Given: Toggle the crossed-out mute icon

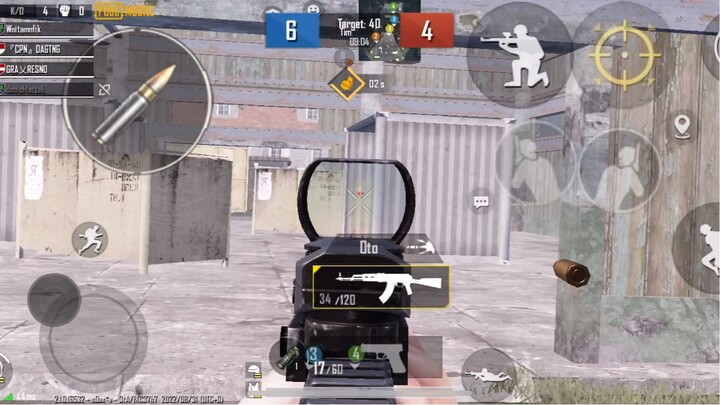Looking at the screenshot, I should click(x=104, y=89).
